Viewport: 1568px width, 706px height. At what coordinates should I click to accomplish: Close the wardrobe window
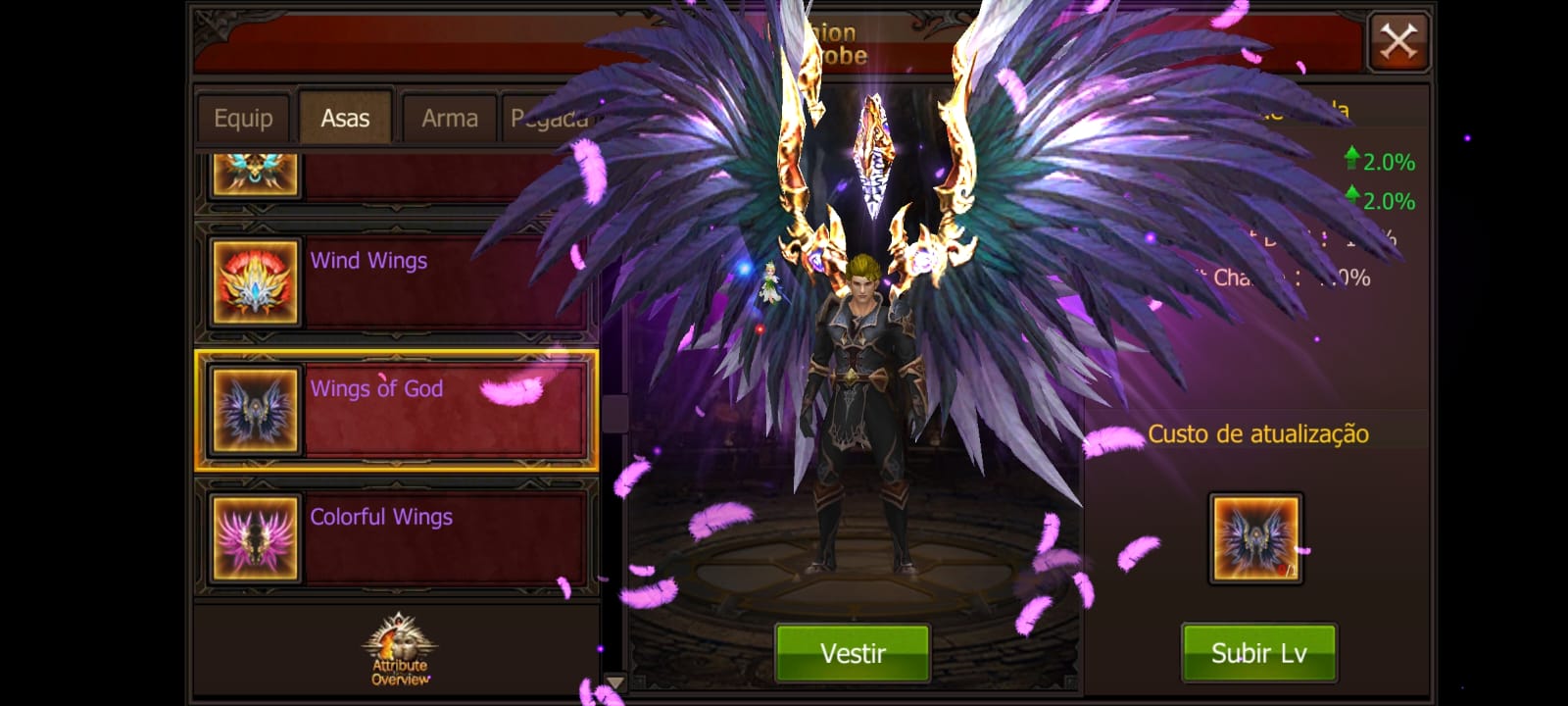(x=1397, y=42)
